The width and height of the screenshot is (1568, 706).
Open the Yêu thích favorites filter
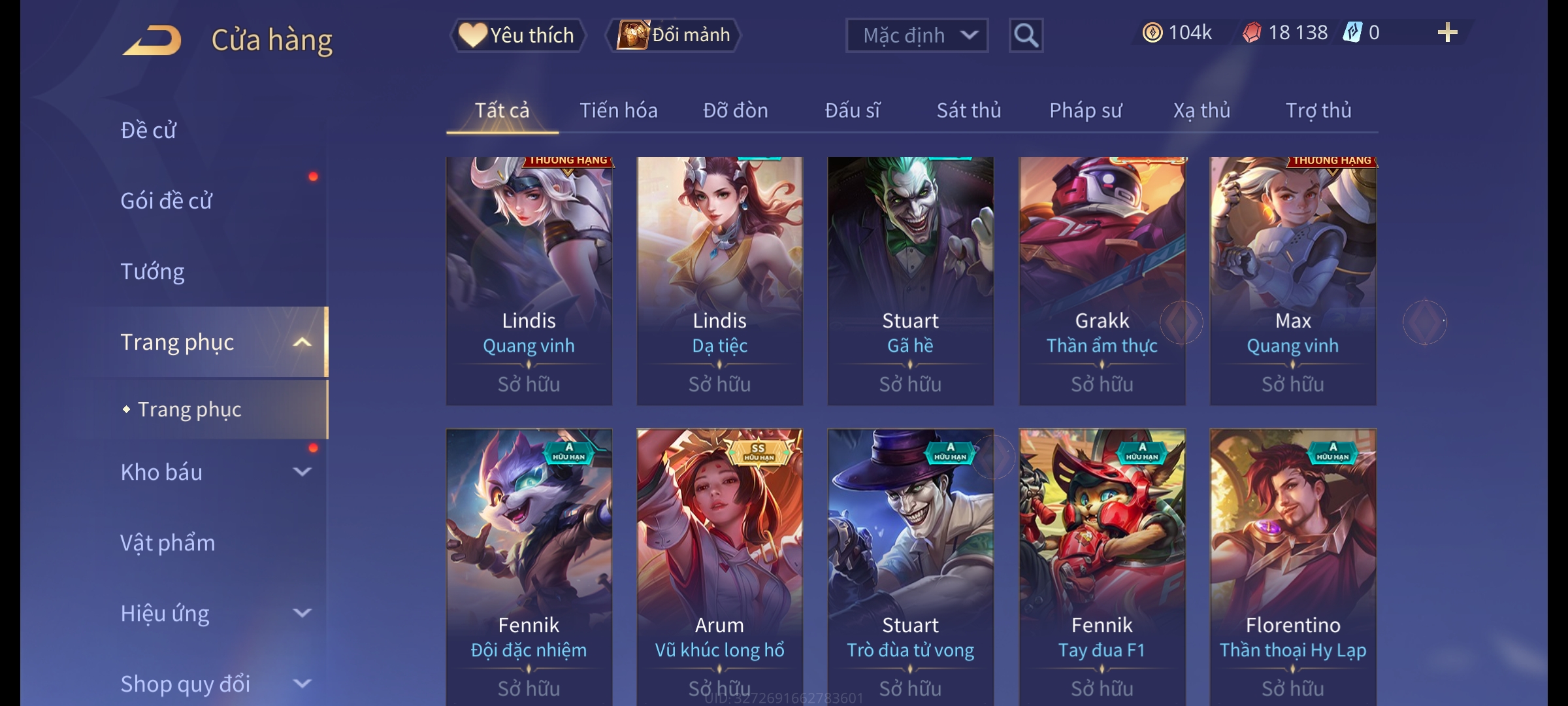pyautogui.click(x=517, y=35)
